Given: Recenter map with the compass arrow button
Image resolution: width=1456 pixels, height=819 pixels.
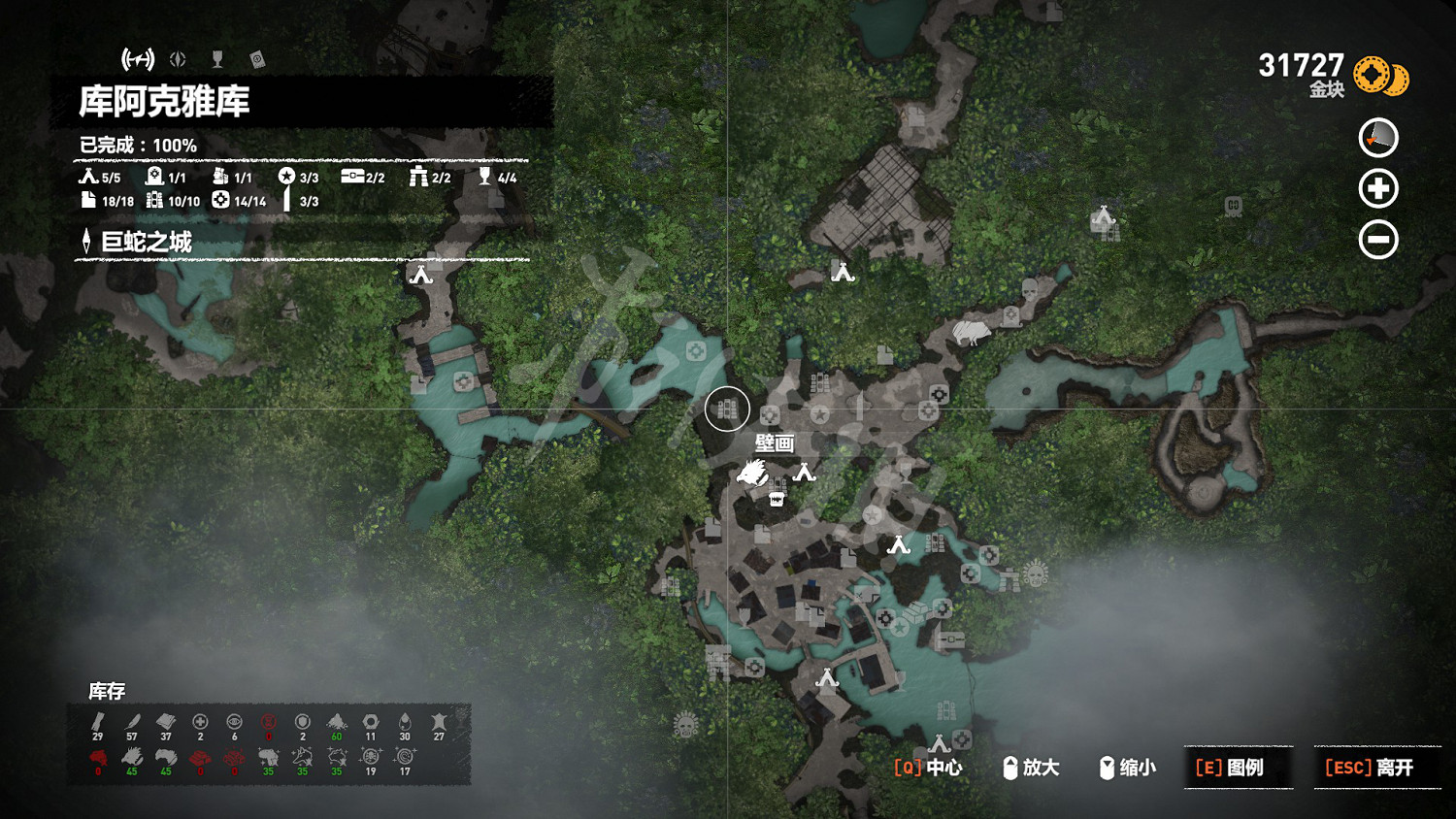Looking at the screenshot, I should (x=1378, y=138).
